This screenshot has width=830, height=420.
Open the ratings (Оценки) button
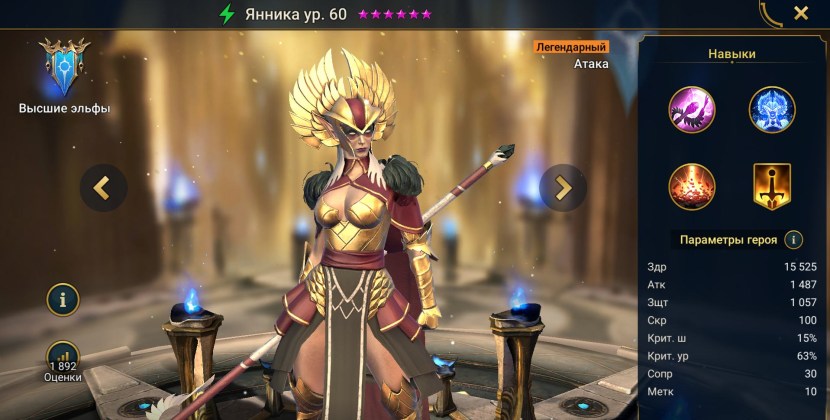pyautogui.click(x=63, y=358)
